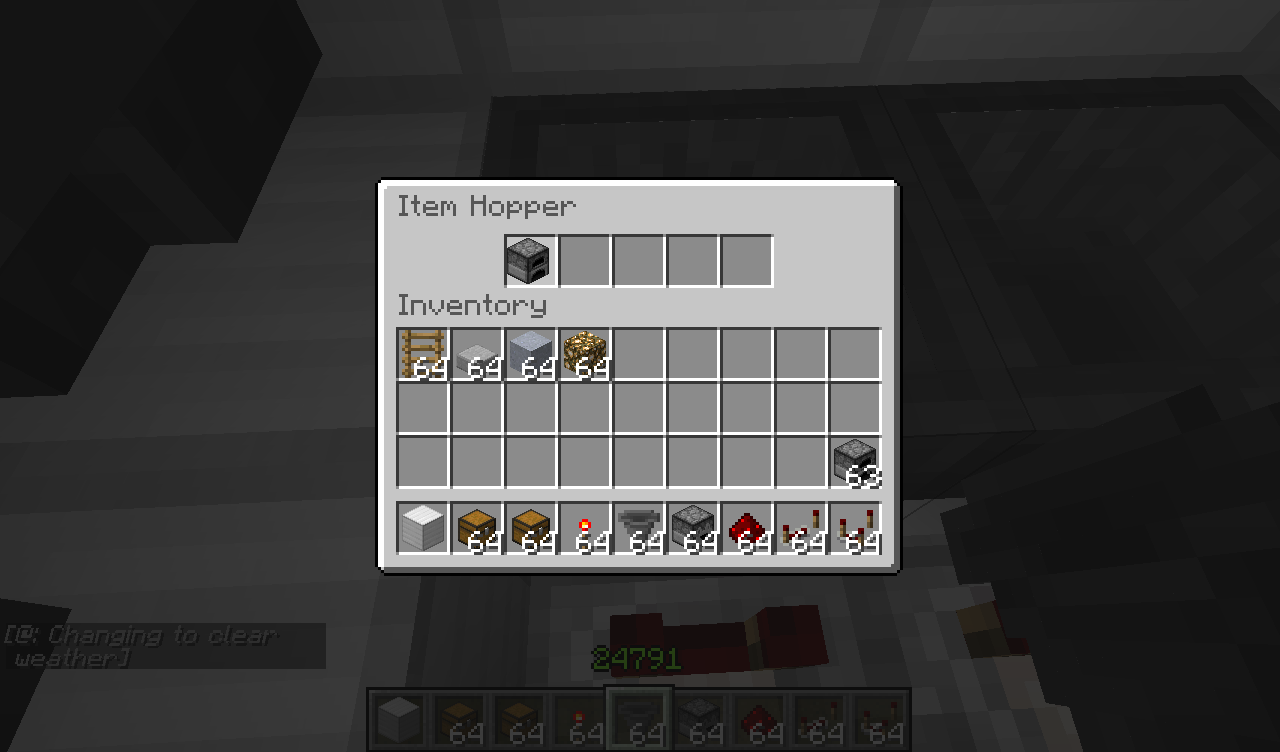Select the redstone block stack
Image resolution: width=1280 pixels, height=752 pixels.
[747, 528]
